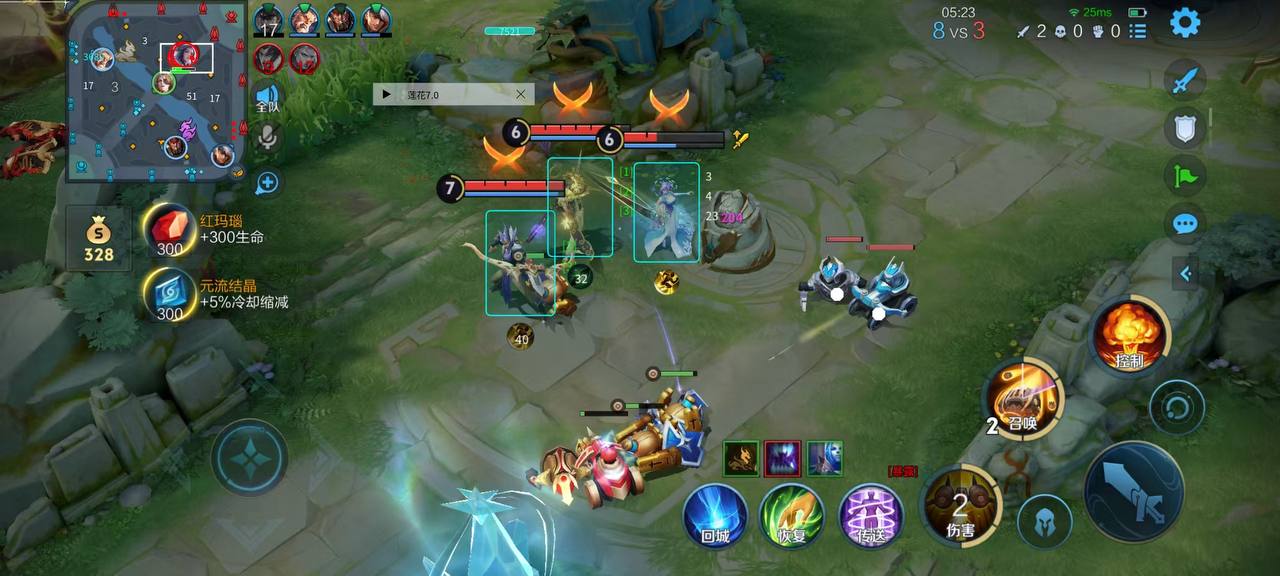1280x576 pixels.
Task: Toggle the 全队 team voice speaker
Action: pos(267,98)
